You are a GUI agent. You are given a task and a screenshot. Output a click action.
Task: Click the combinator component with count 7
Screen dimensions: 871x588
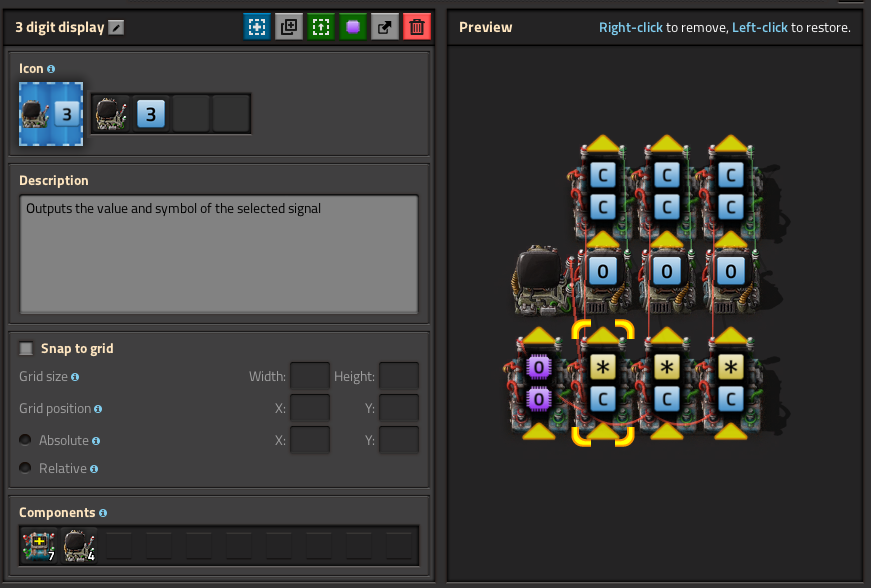[x=38, y=546]
